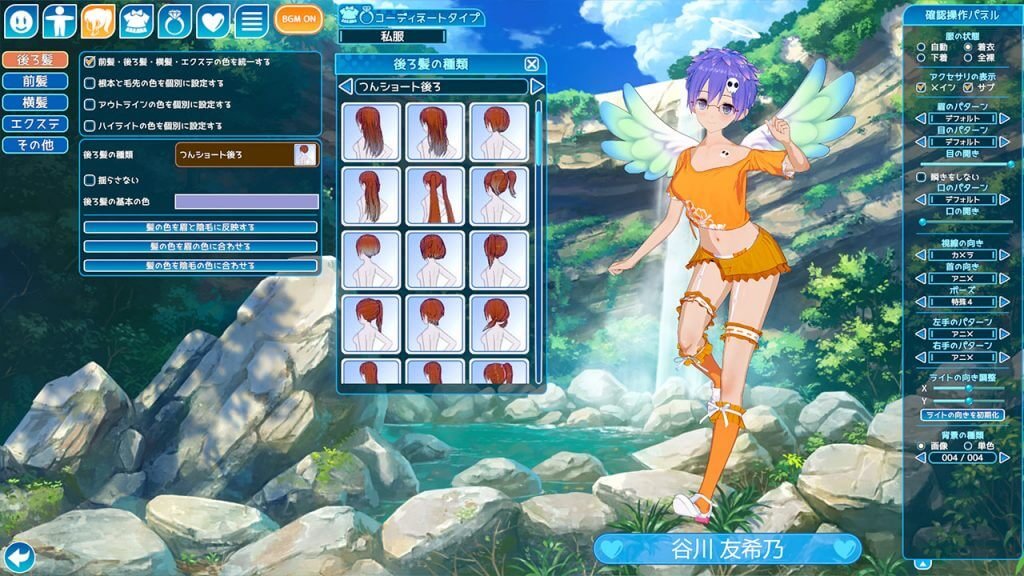Select the エクステ tab
Image resolution: width=1024 pixels, height=576 pixels.
(x=27, y=124)
